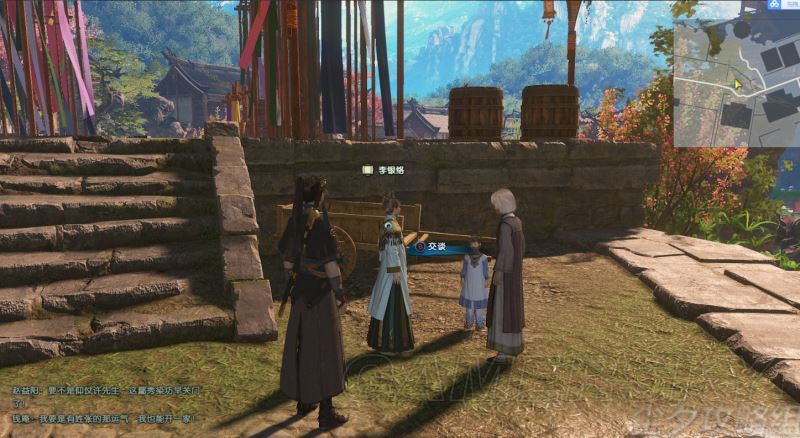Click the yellow player arrow on the minimap
Screen dimensions: 800x438
point(737,85)
